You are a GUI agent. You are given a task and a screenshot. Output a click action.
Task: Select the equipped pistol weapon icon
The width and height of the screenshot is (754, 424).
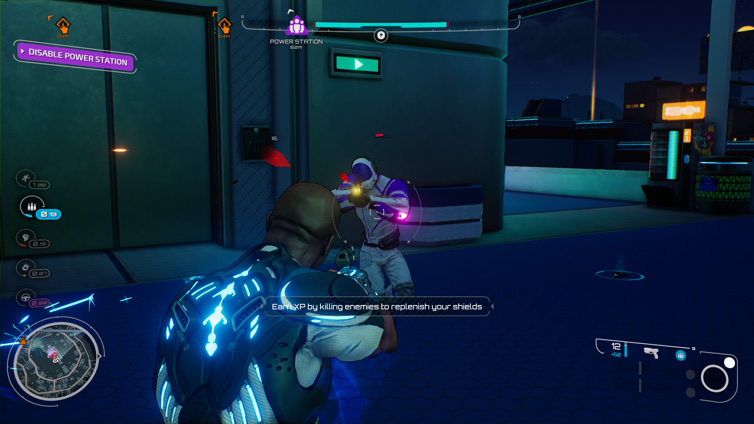point(651,352)
